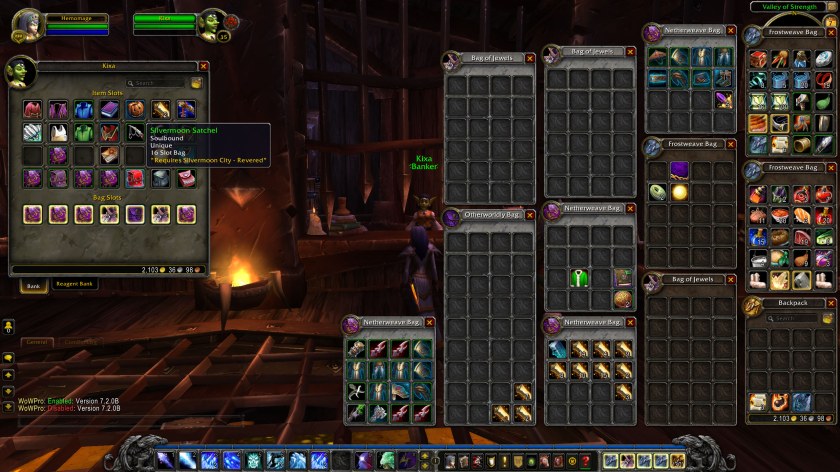Screen dimensions: 840x472
Task: Click the target's goblin portrait frame
Action: [212, 24]
